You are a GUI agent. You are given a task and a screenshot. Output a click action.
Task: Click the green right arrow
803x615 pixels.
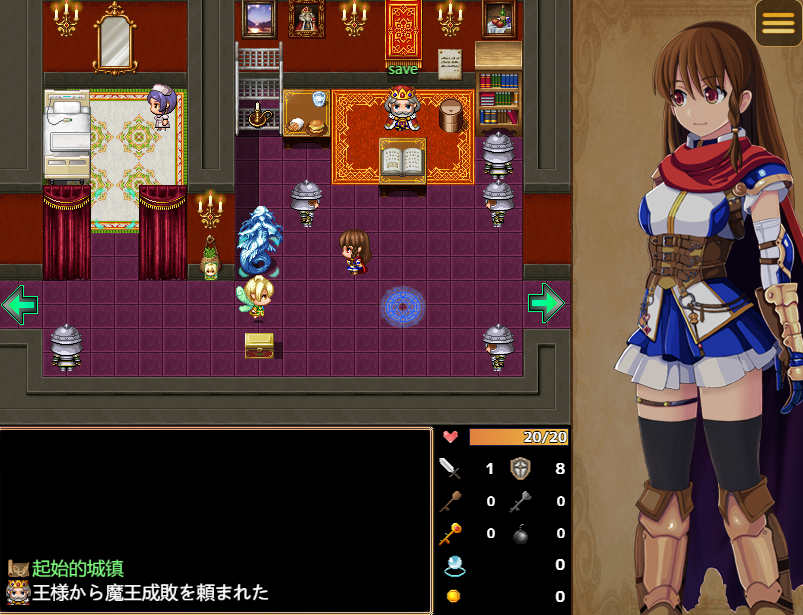point(545,303)
